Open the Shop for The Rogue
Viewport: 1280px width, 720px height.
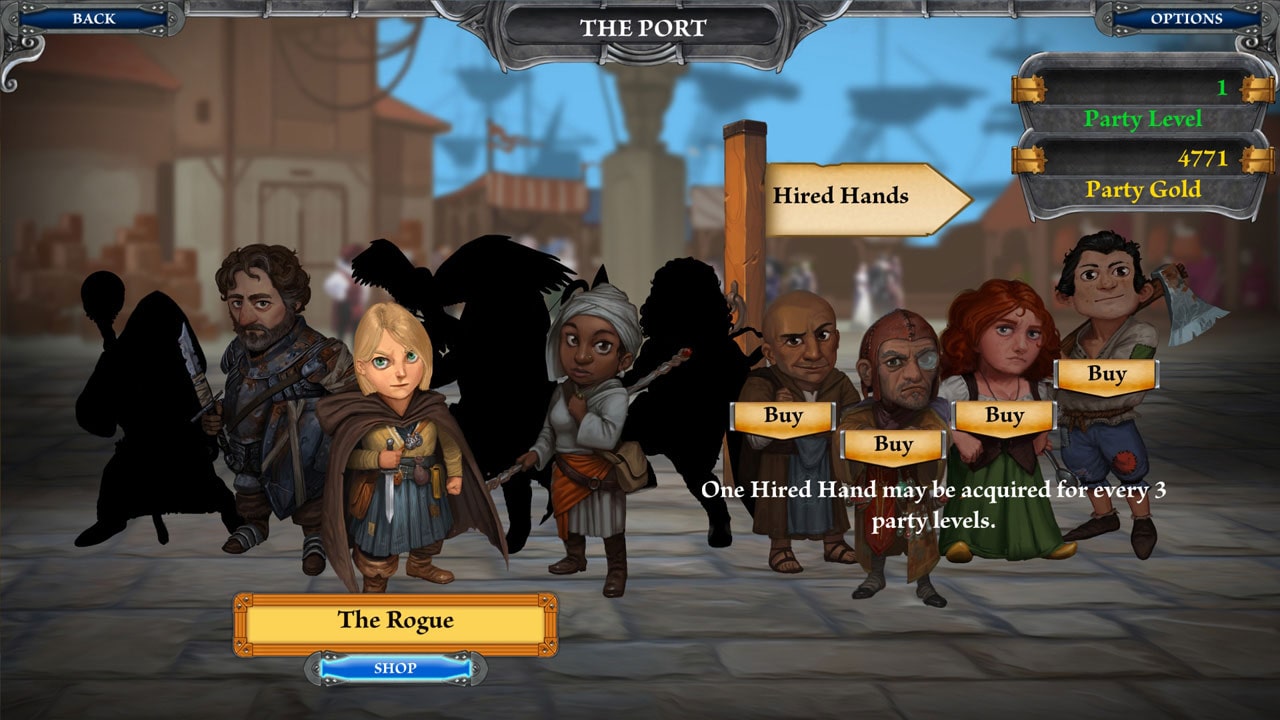click(396, 668)
